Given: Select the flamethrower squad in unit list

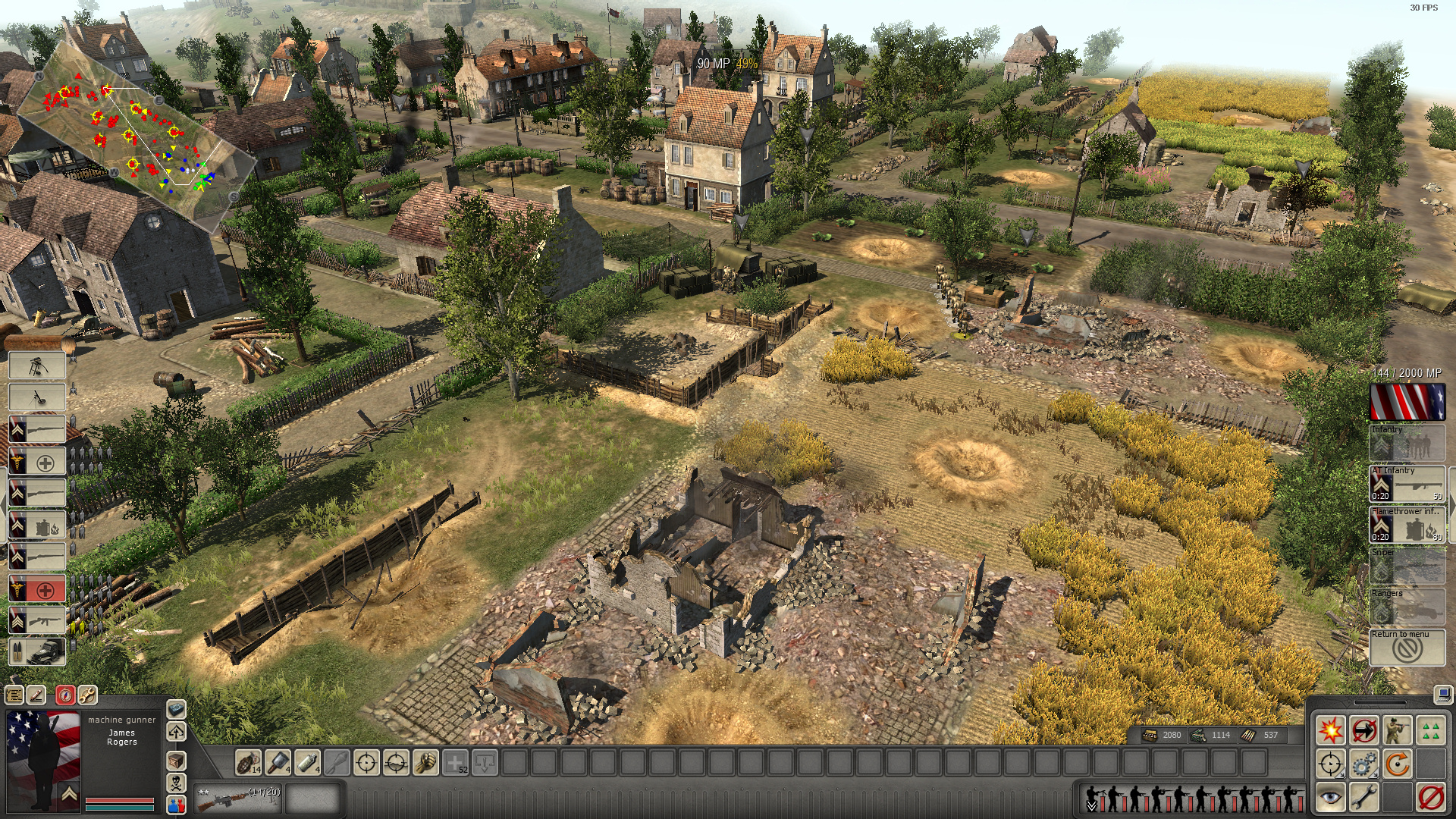Looking at the screenshot, I should click(x=37, y=526).
